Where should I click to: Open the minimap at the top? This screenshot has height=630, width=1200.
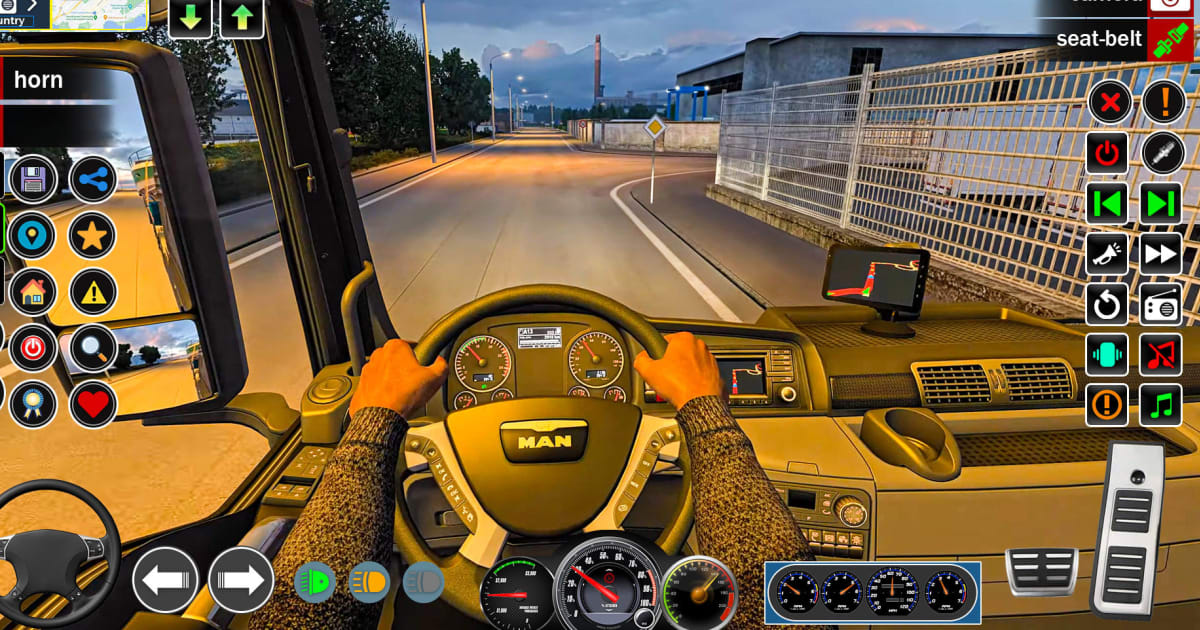point(98,13)
